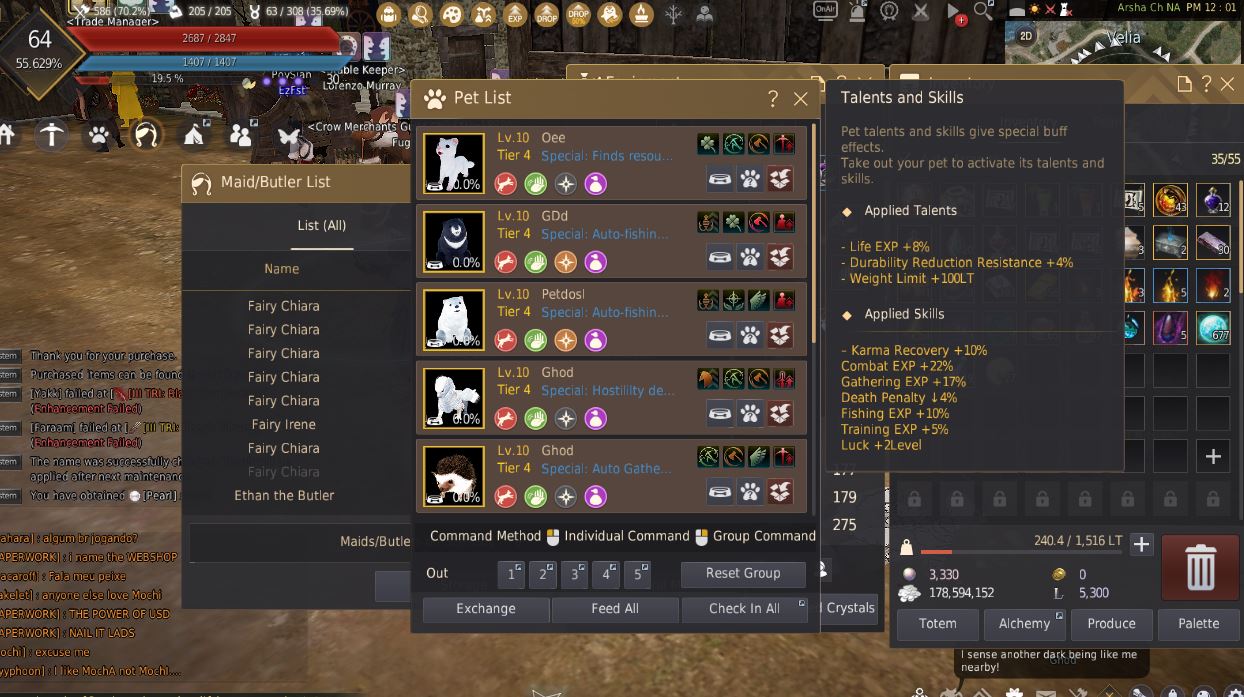The width and height of the screenshot is (1244, 697).
Task: Click the Produce button
Action: [1111, 623]
